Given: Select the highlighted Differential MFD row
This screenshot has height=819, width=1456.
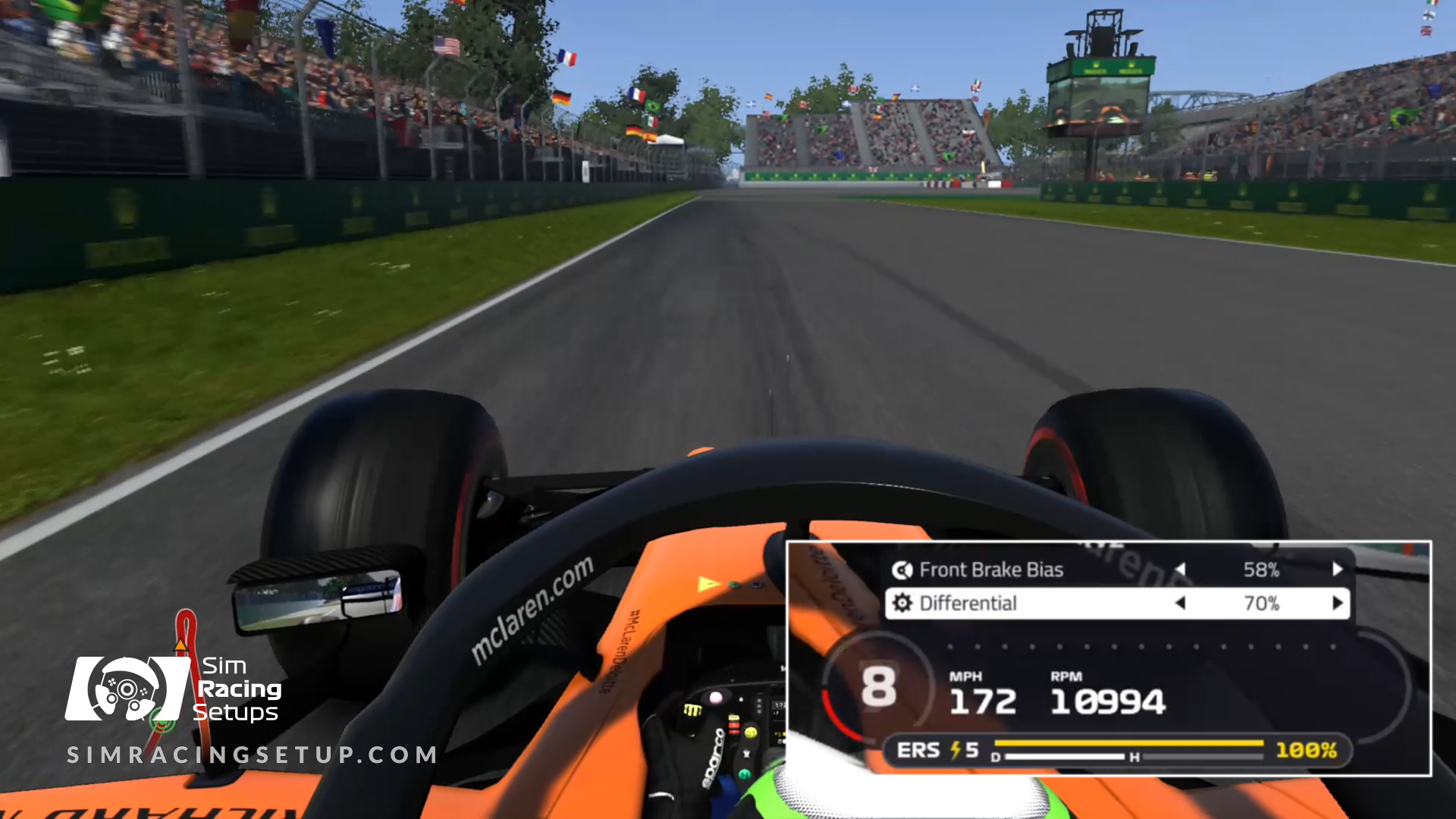Looking at the screenshot, I should point(968,603).
